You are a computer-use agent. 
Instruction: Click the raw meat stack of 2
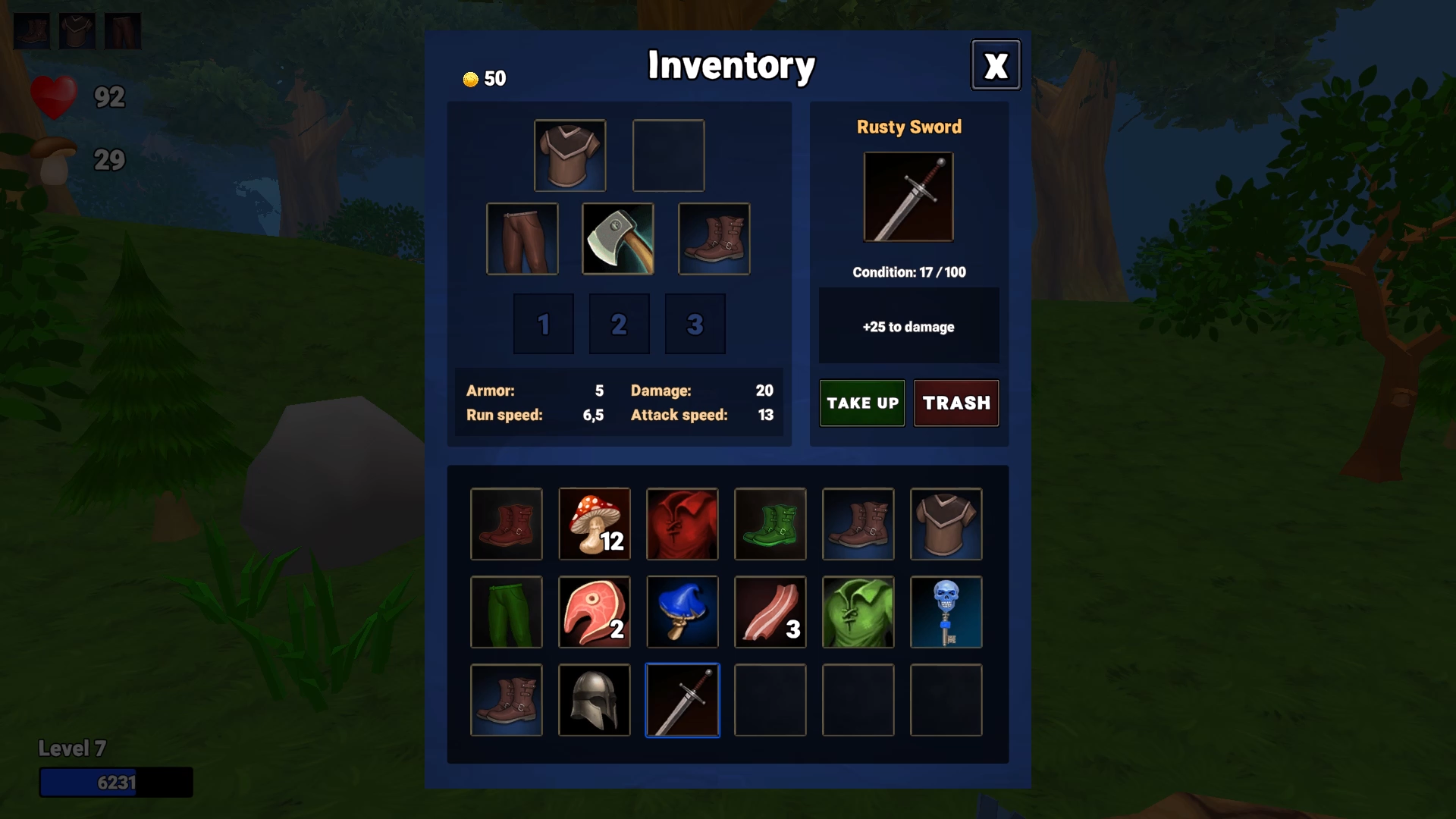click(x=595, y=612)
